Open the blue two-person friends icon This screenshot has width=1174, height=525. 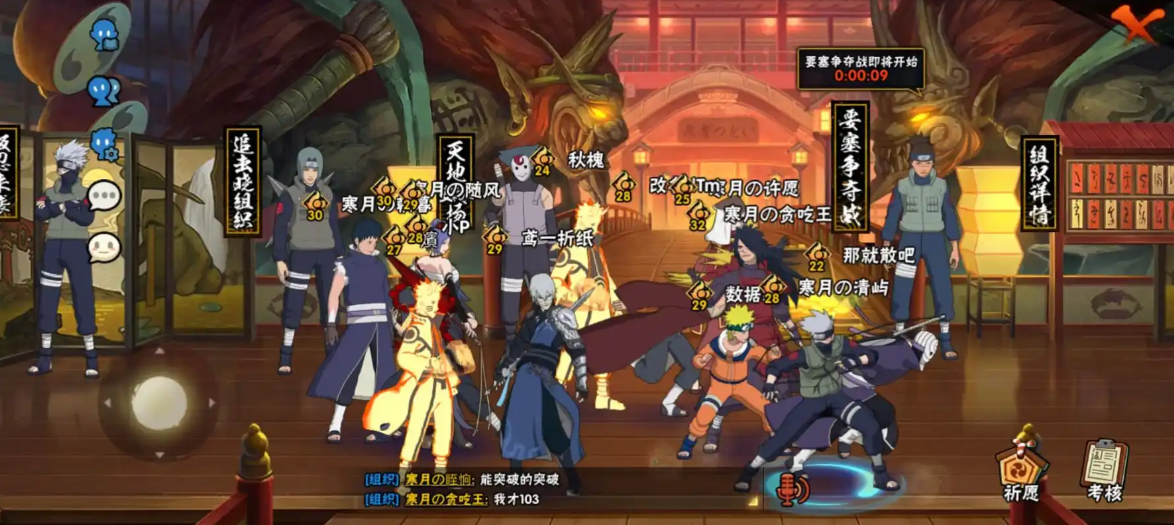[x=104, y=91]
